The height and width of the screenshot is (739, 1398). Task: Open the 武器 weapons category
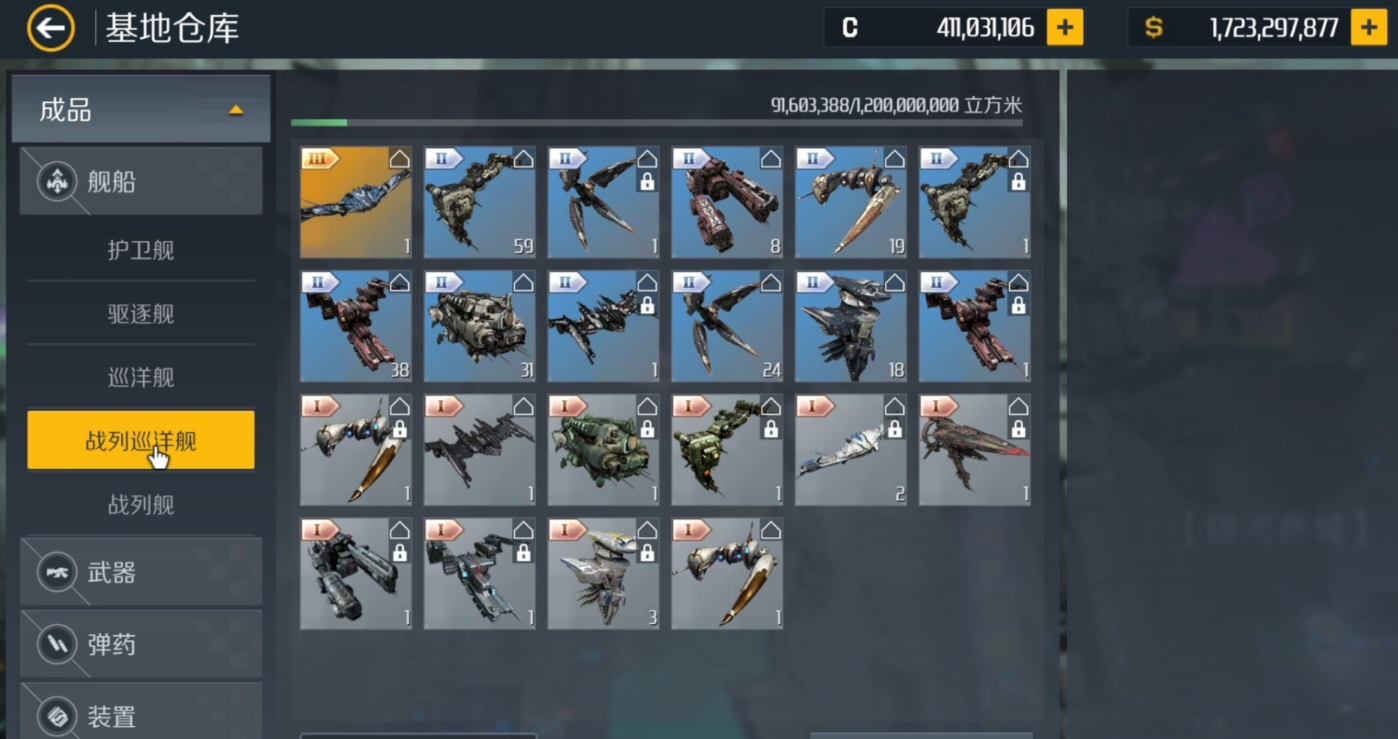pos(141,572)
